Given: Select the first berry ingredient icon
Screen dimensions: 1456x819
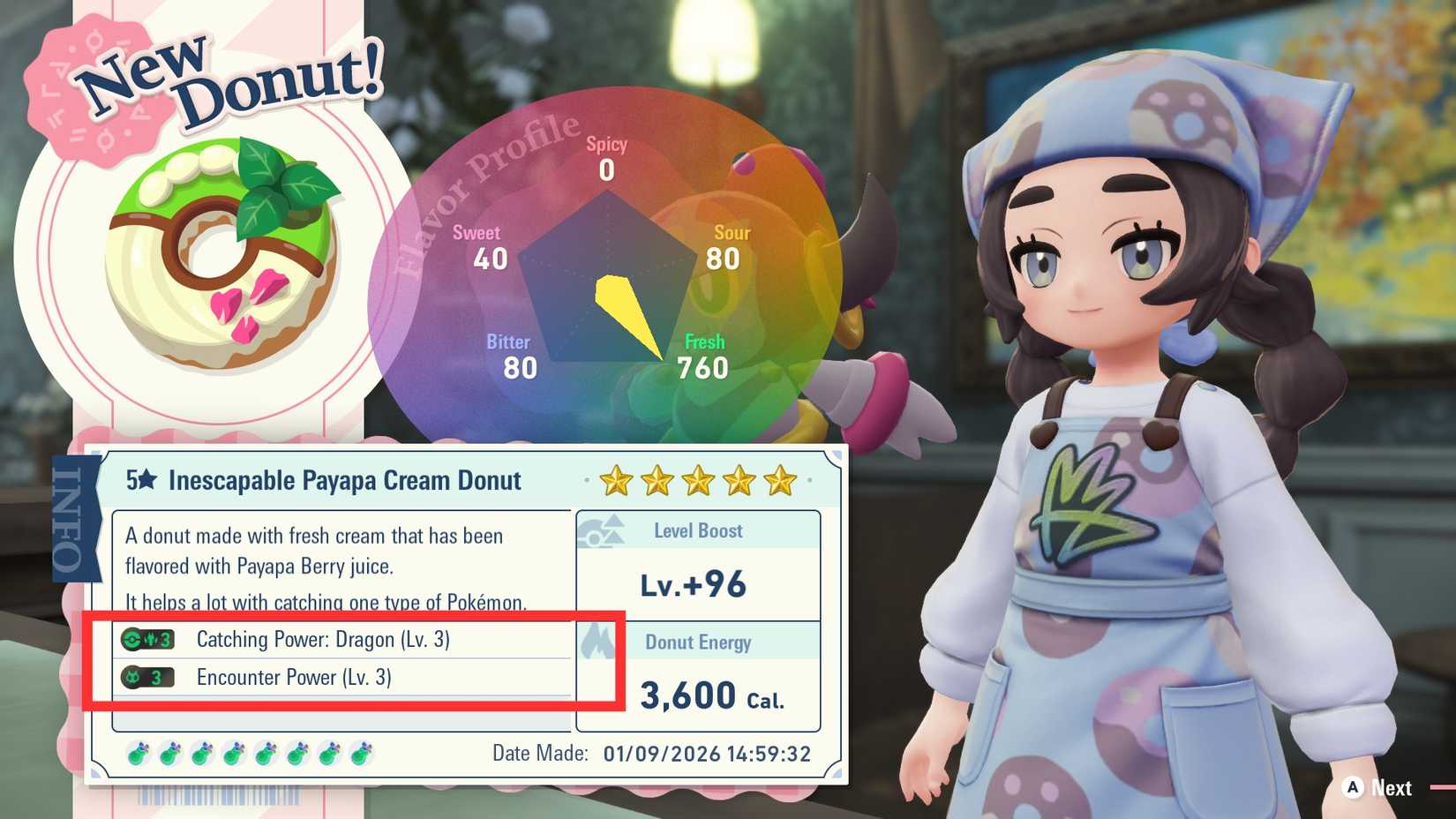Looking at the screenshot, I should point(139,753).
